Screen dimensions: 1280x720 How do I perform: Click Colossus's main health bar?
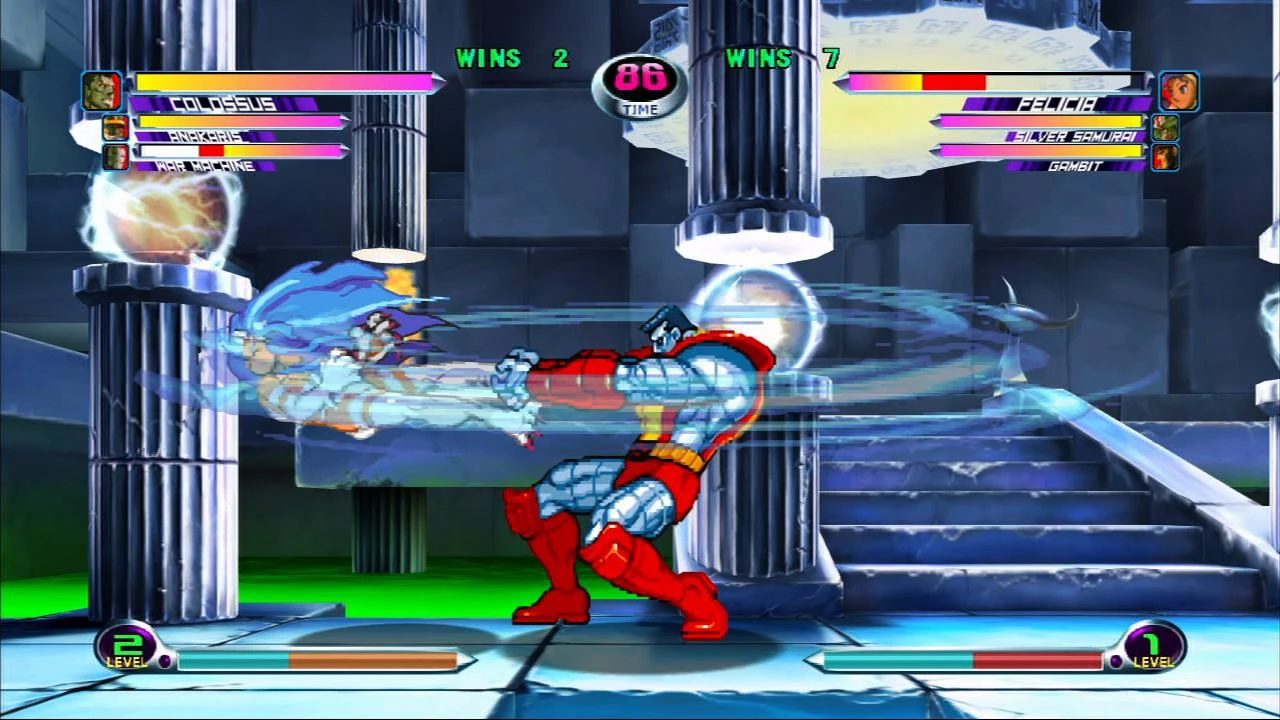click(285, 82)
